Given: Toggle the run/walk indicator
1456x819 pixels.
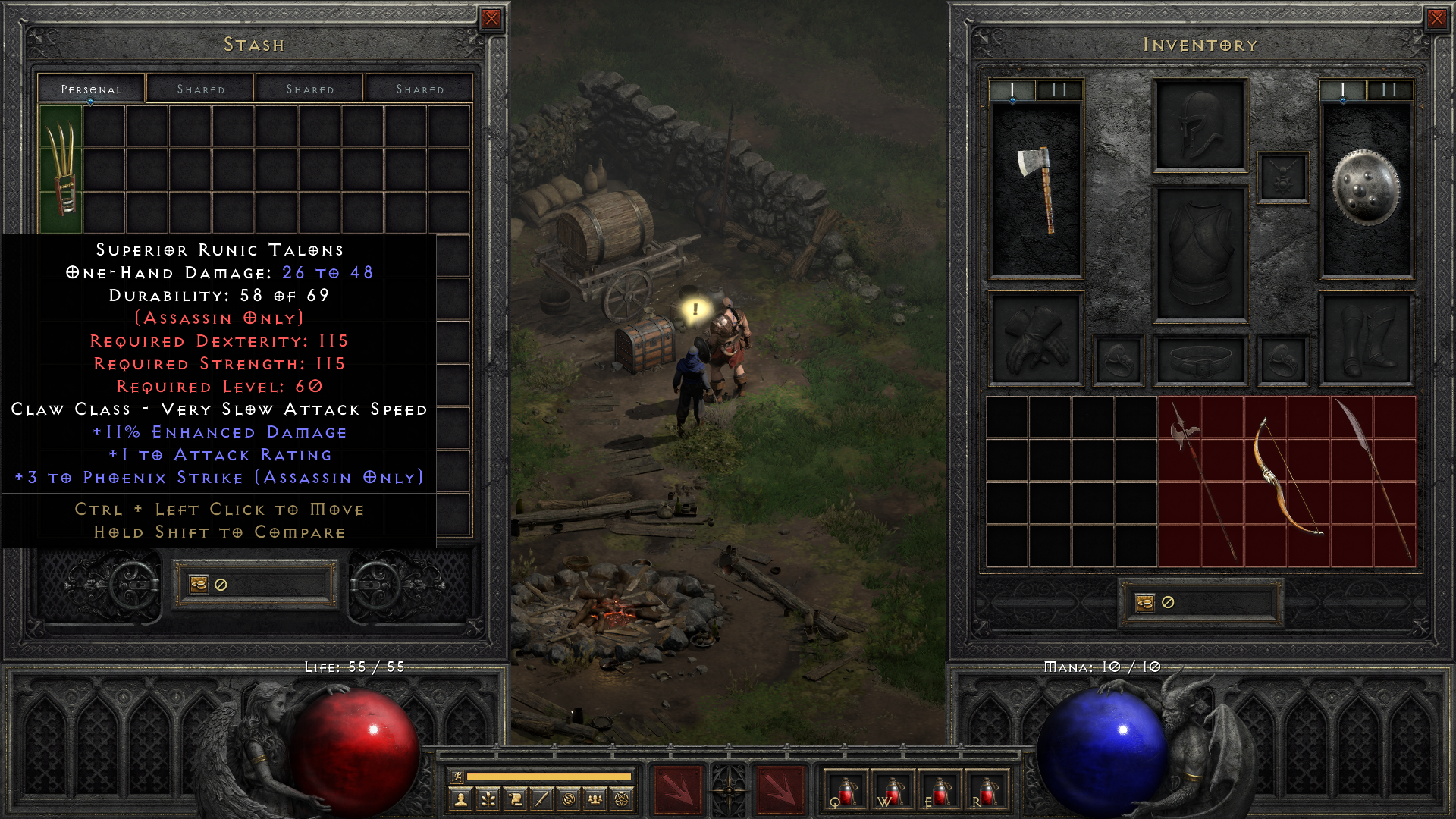Looking at the screenshot, I should click(x=457, y=777).
